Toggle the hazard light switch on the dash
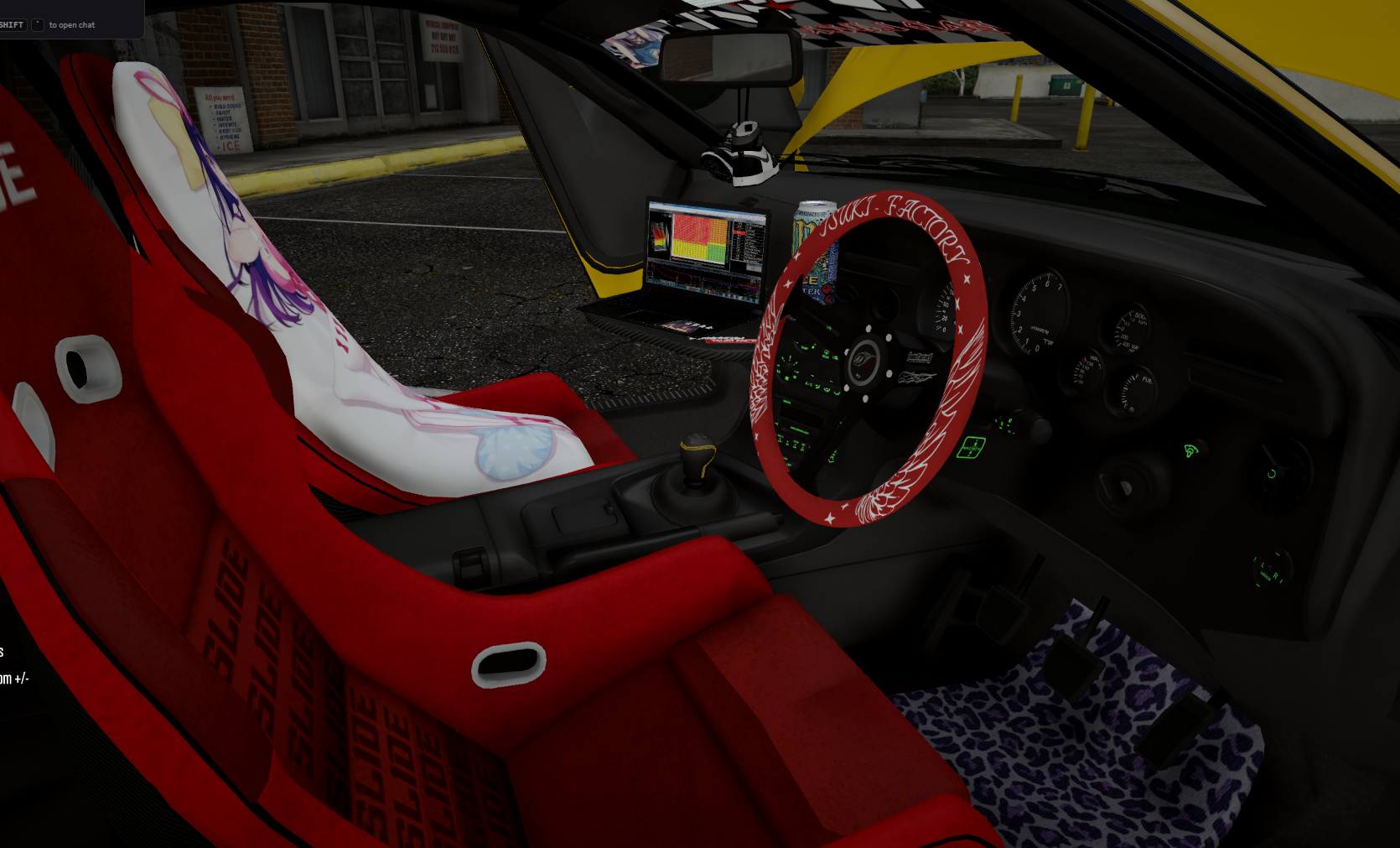This screenshot has width=1400, height=848. tap(975, 447)
